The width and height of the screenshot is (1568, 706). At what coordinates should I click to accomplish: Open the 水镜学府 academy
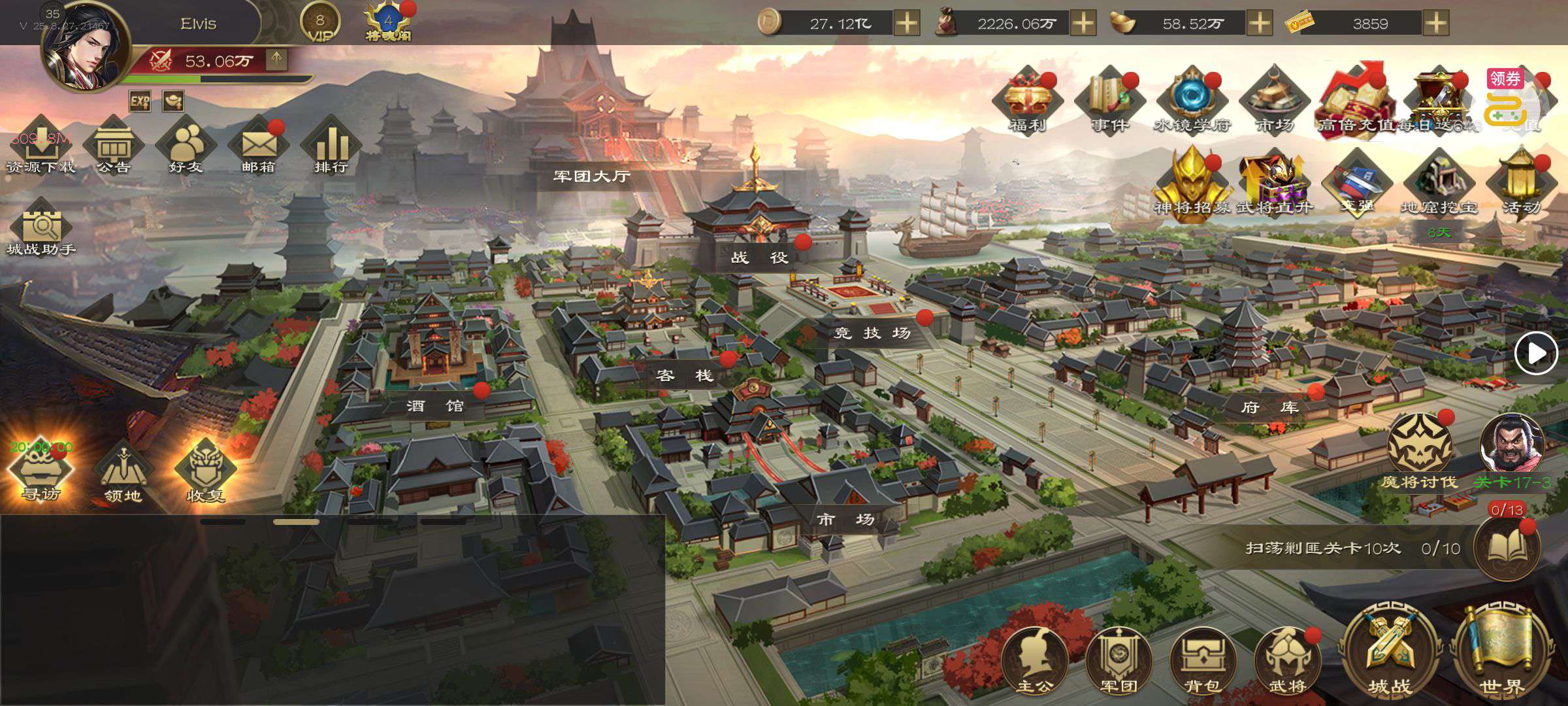coord(1192,99)
